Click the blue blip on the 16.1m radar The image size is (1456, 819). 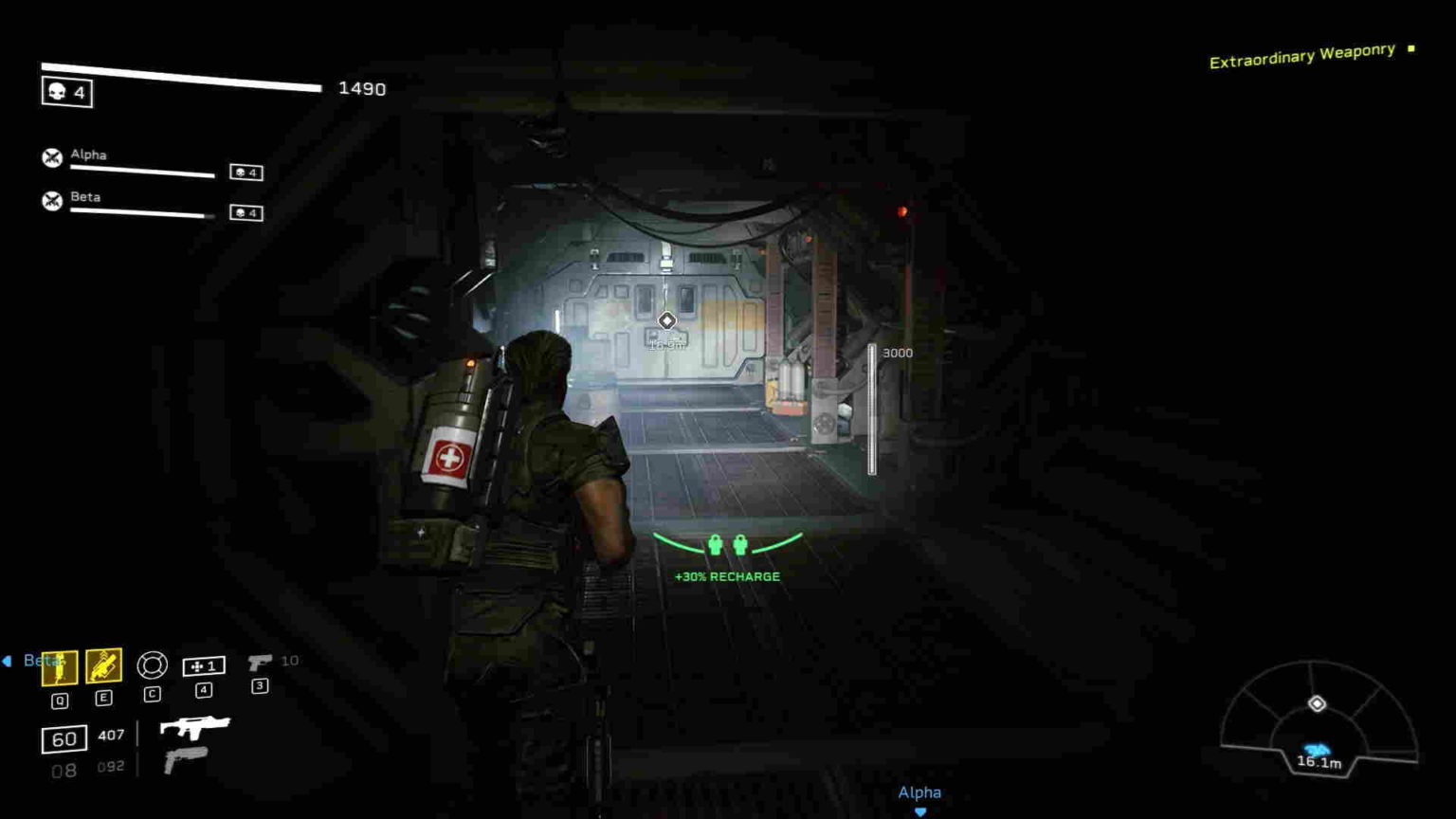tap(1316, 748)
